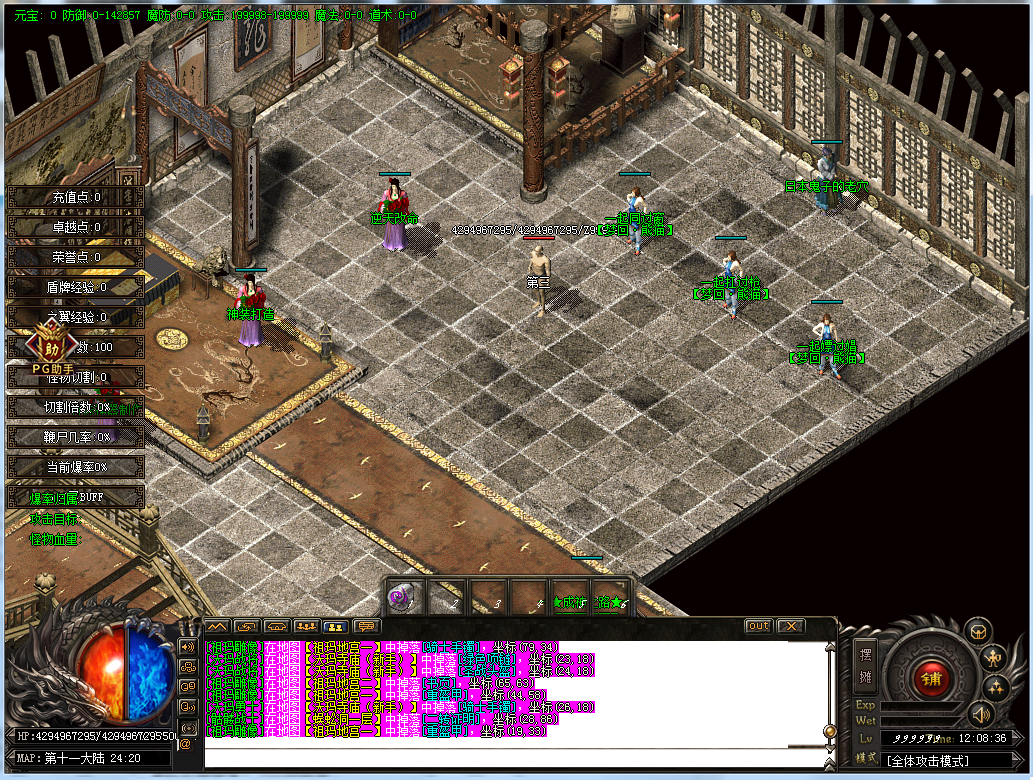The image size is (1033, 780).
Task: Click the @ chat channel button
Action: (x=186, y=744)
